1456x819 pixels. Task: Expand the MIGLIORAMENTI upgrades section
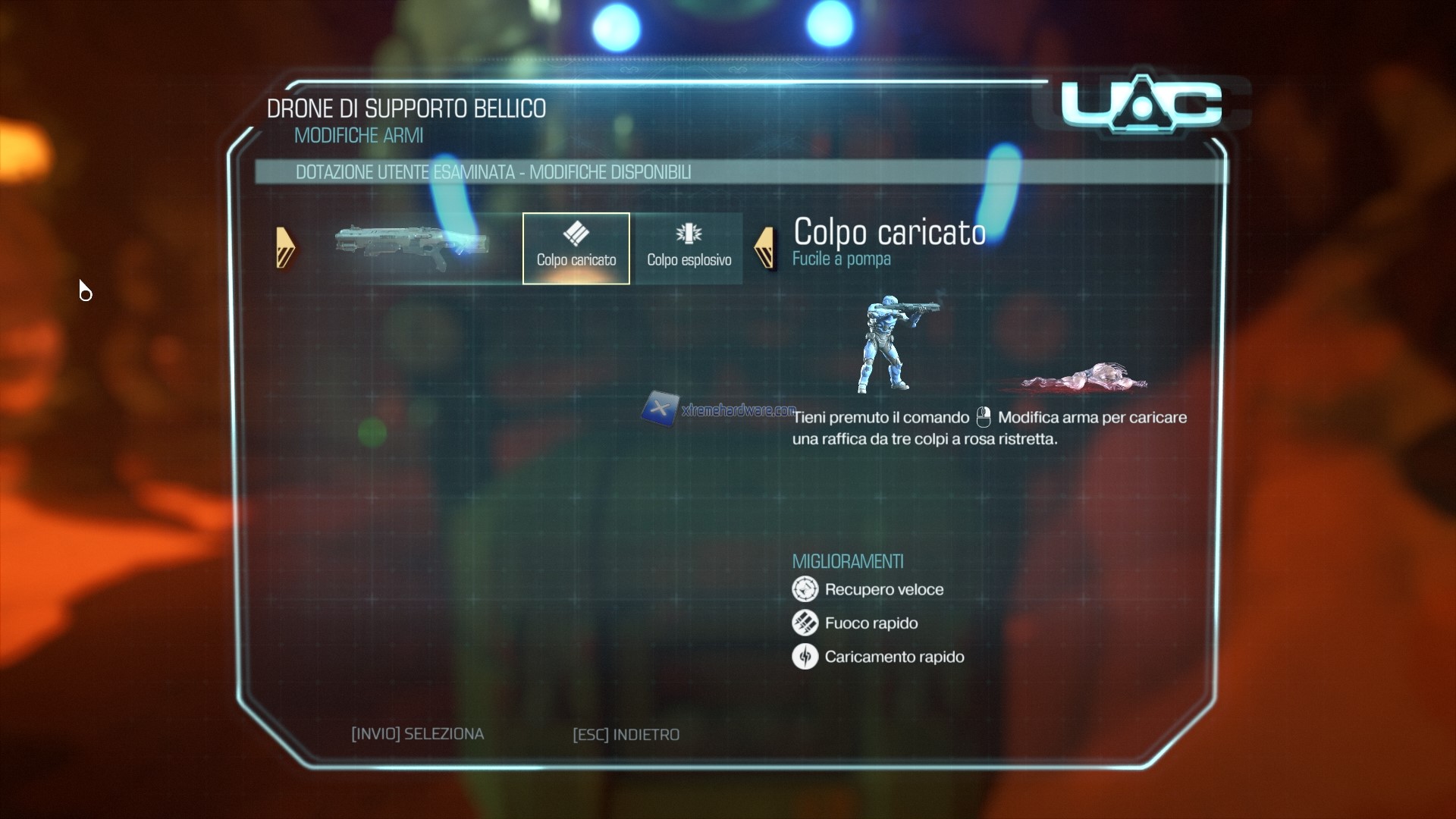(x=848, y=561)
